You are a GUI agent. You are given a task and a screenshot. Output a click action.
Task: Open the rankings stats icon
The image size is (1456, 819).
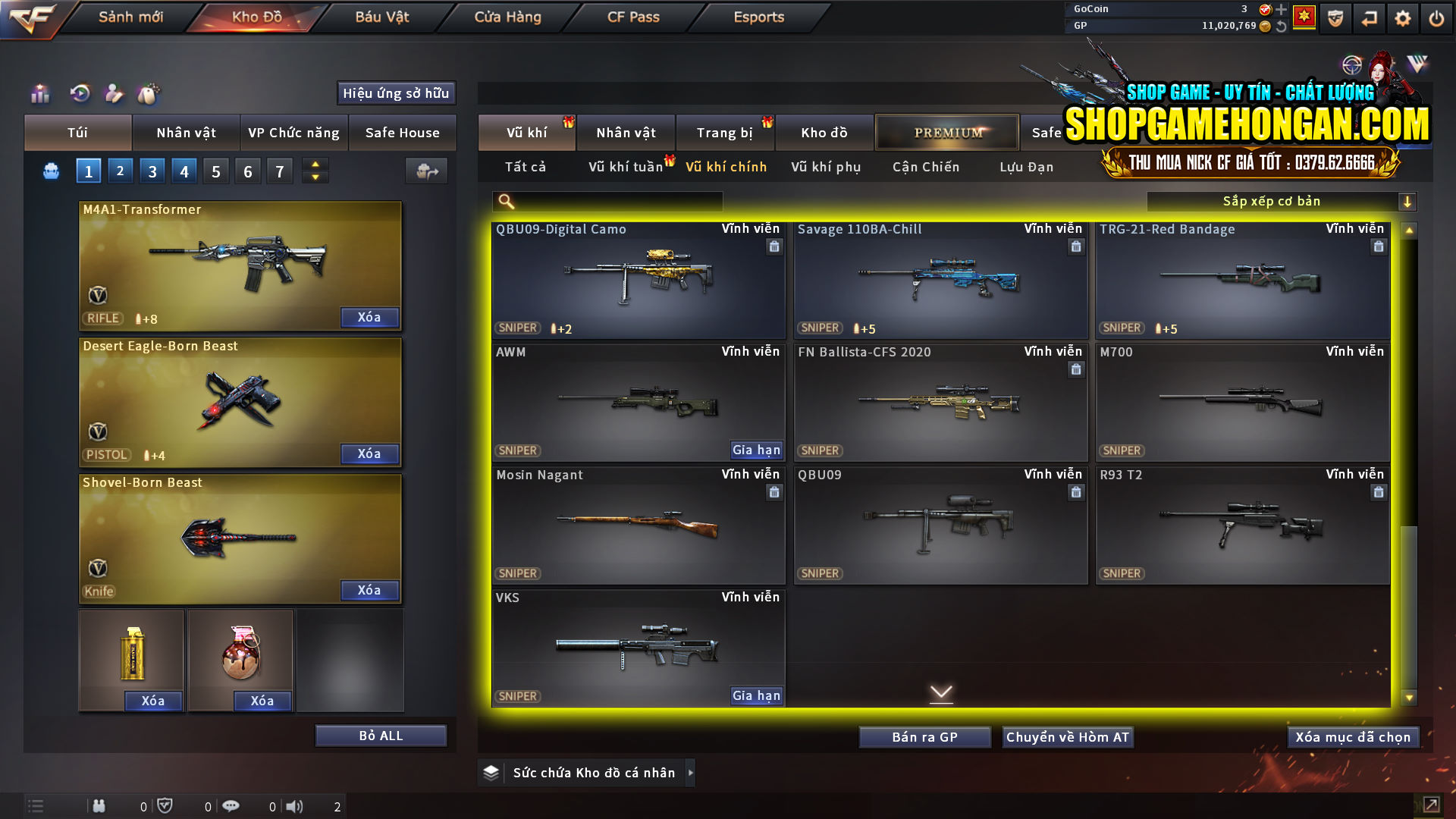[39, 94]
